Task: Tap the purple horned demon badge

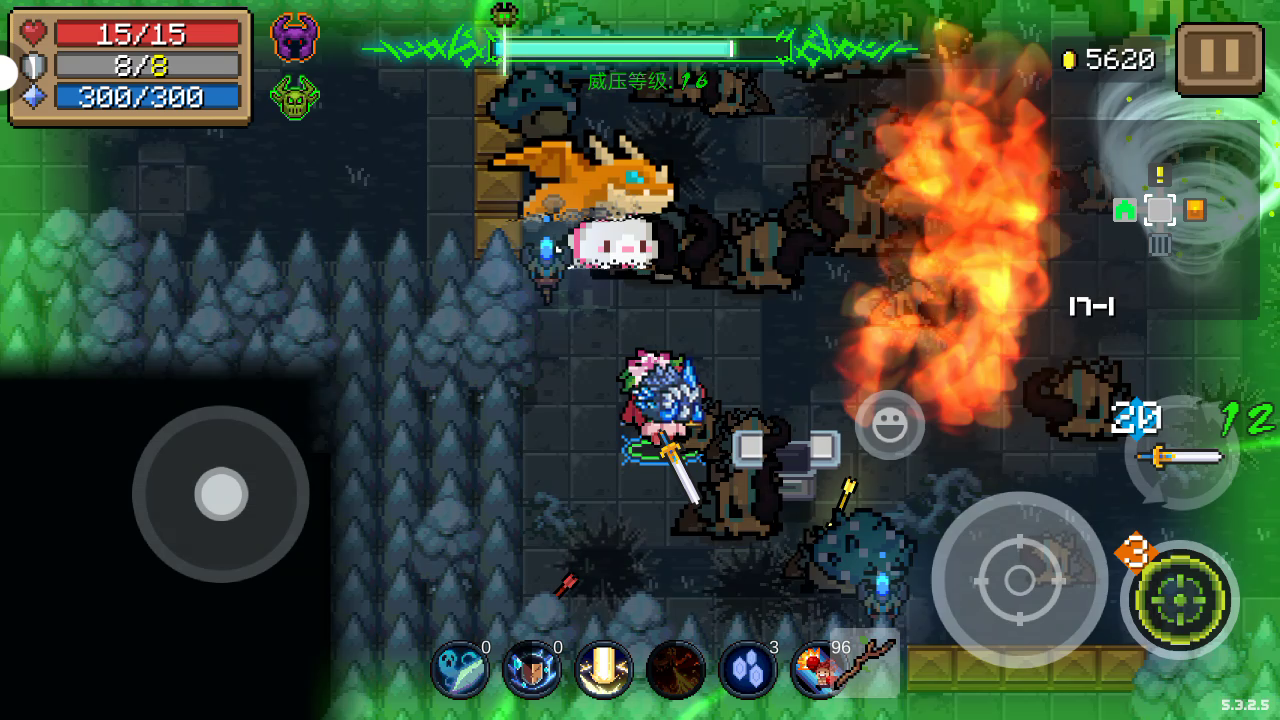Action: [x=294, y=39]
